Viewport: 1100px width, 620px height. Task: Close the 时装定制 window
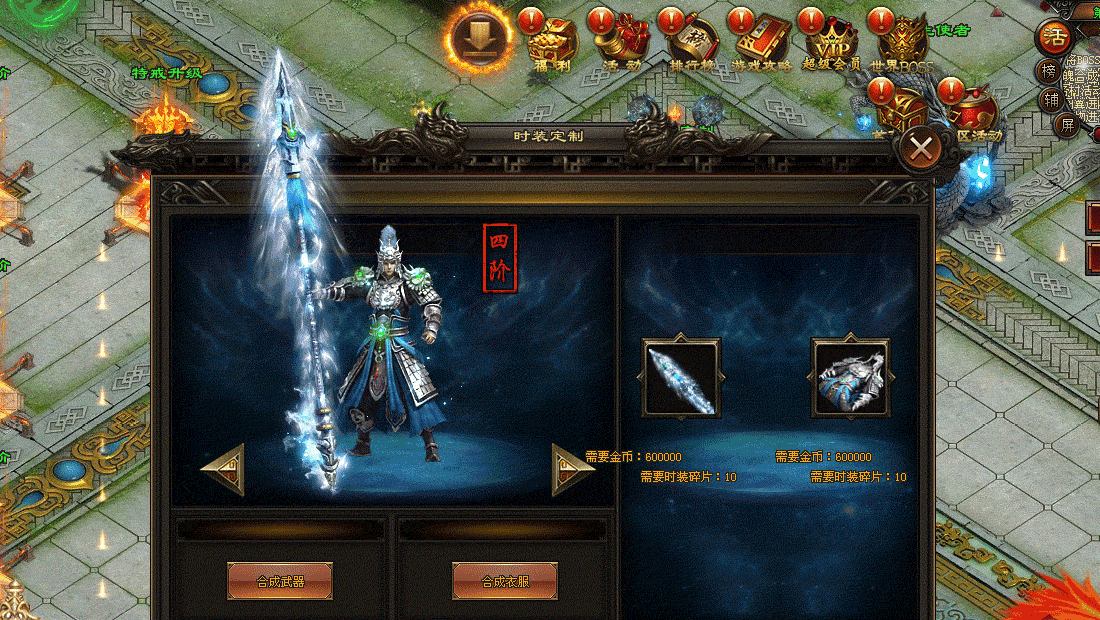point(921,150)
